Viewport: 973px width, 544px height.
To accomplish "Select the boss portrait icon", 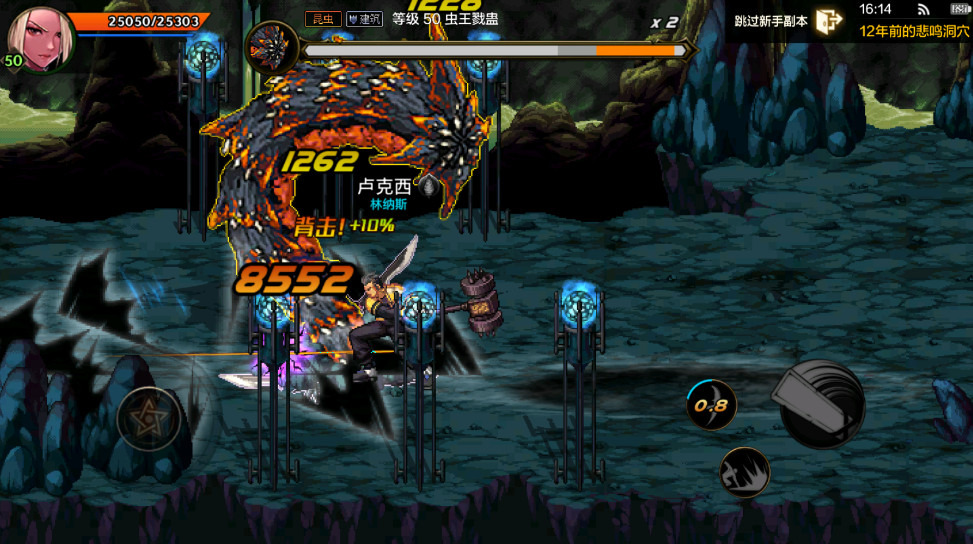I will tap(269, 48).
